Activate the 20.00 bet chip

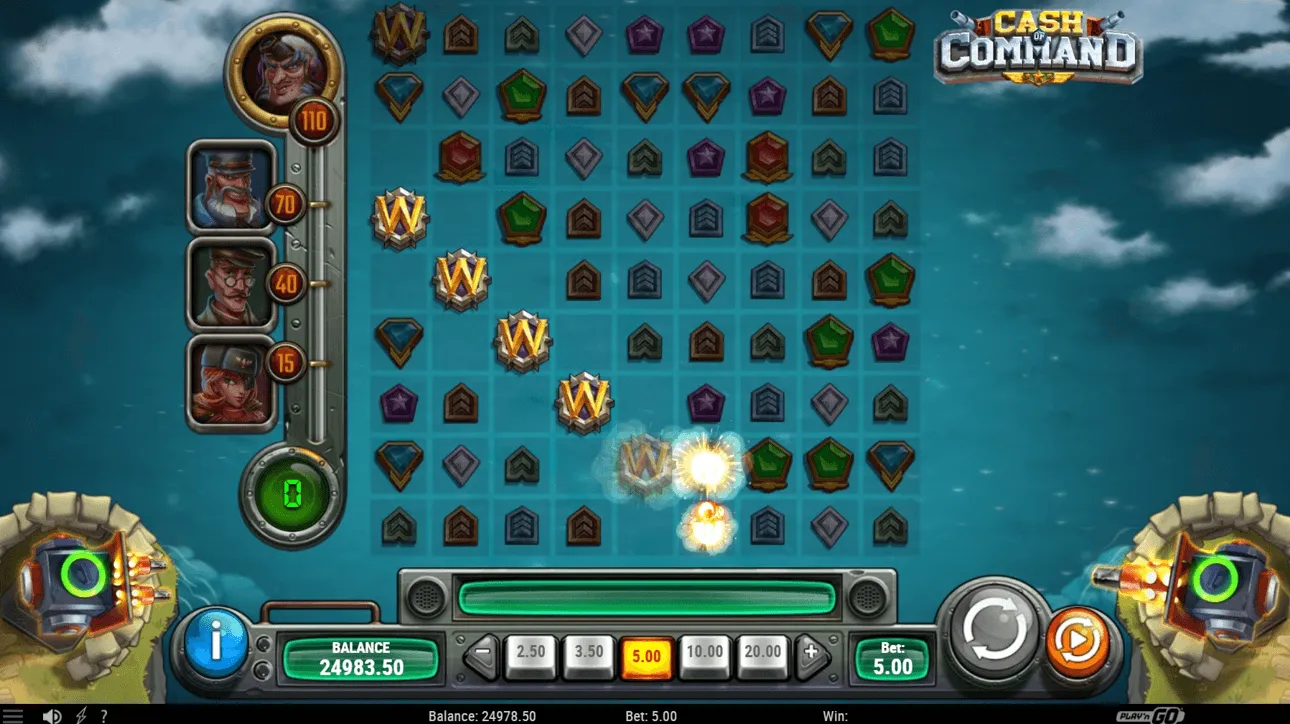pyautogui.click(x=762, y=651)
